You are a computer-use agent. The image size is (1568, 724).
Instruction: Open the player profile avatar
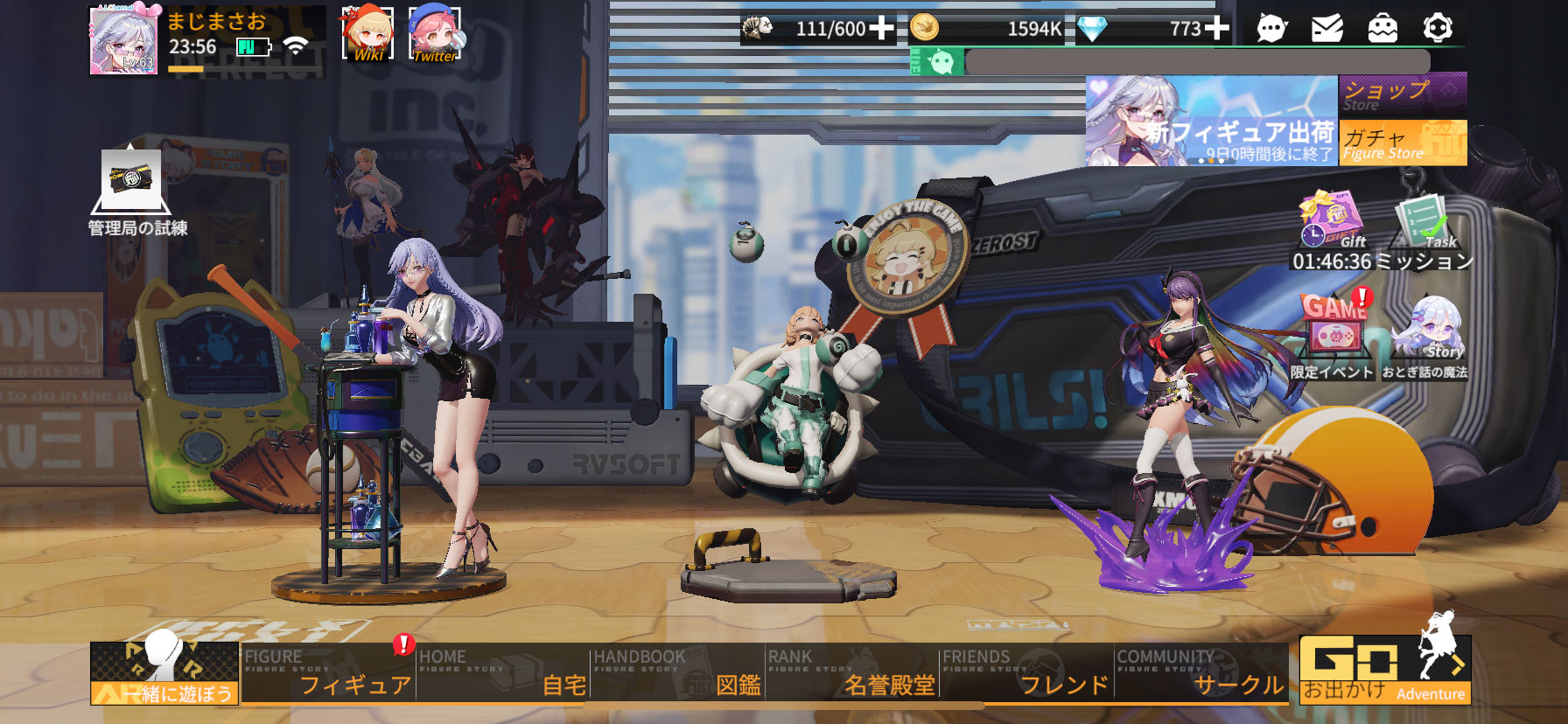tap(123, 41)
